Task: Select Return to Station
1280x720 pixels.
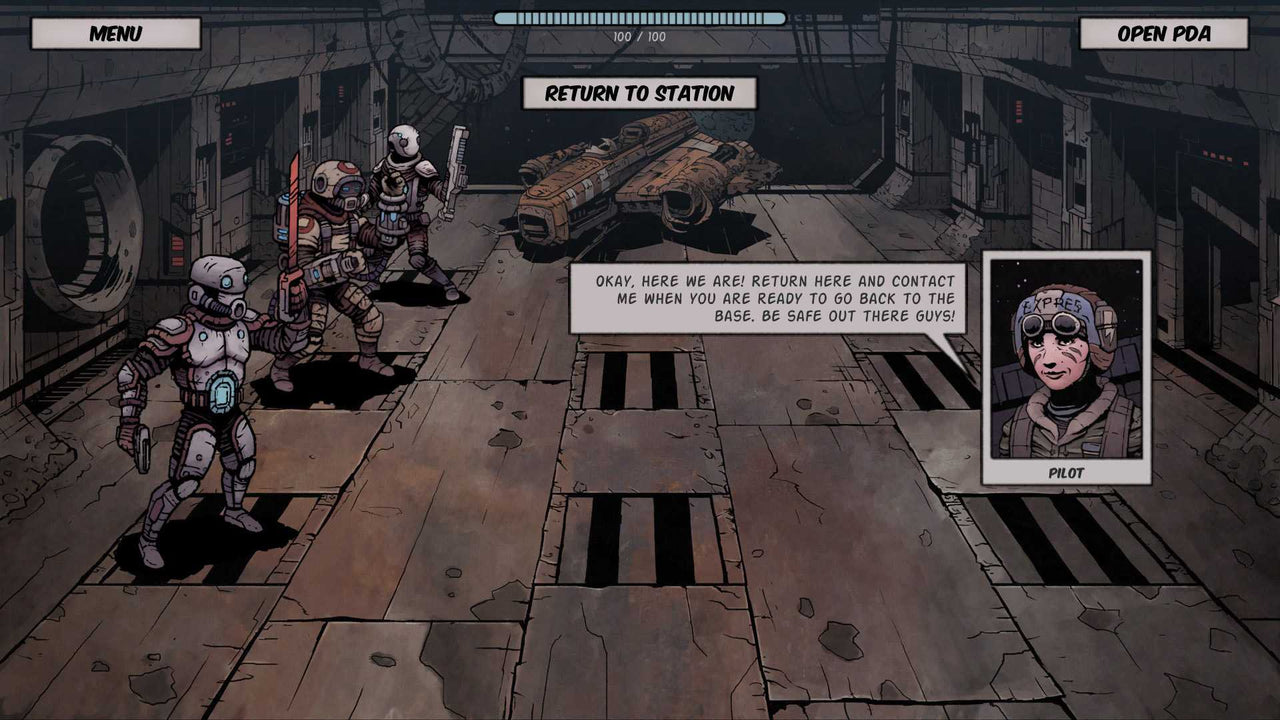Action: point(639,95)
